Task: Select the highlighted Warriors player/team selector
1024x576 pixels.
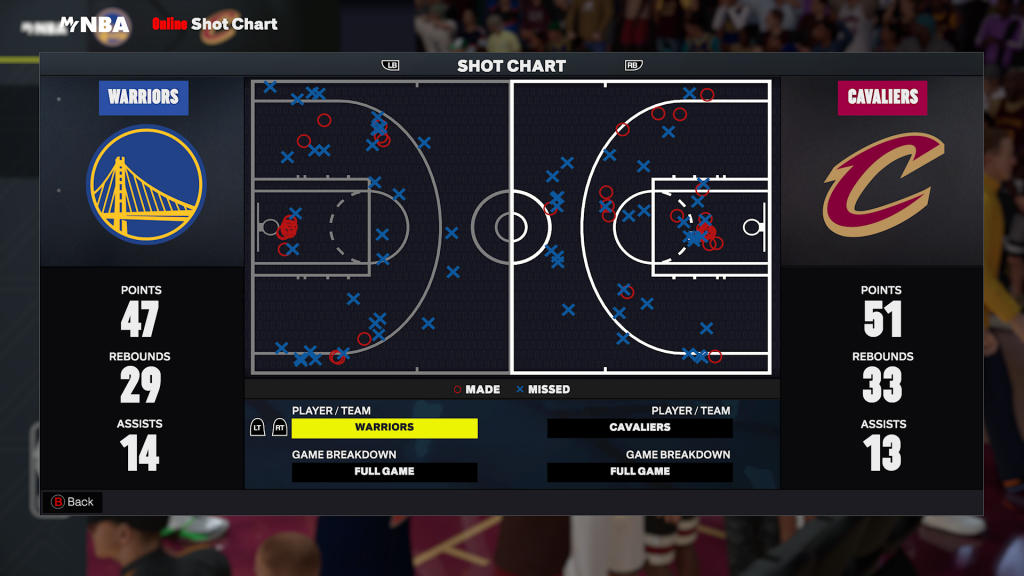Action: (x=384, y=428)
